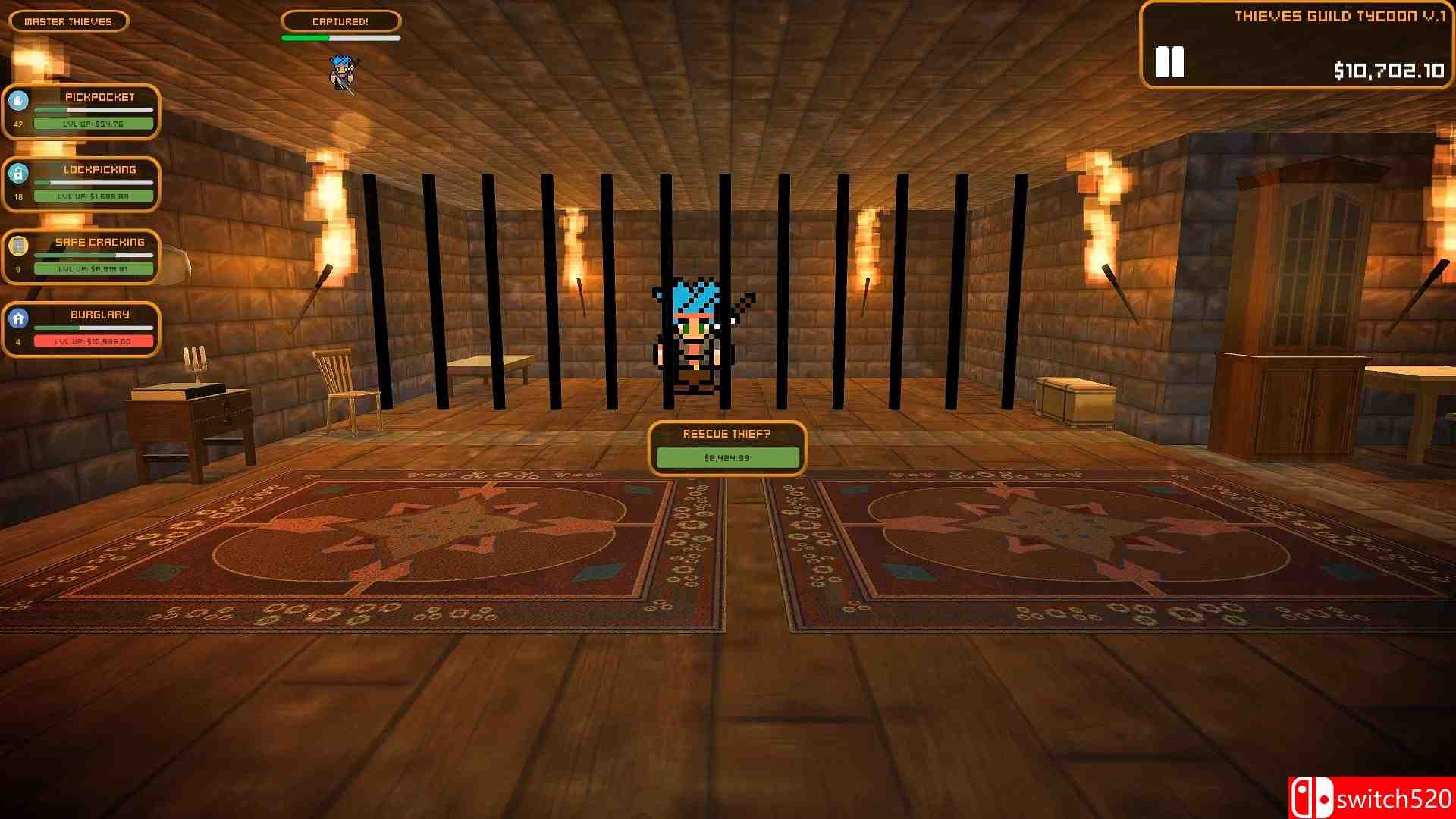Open the Rescue Thief prompt header

[728, 433]
